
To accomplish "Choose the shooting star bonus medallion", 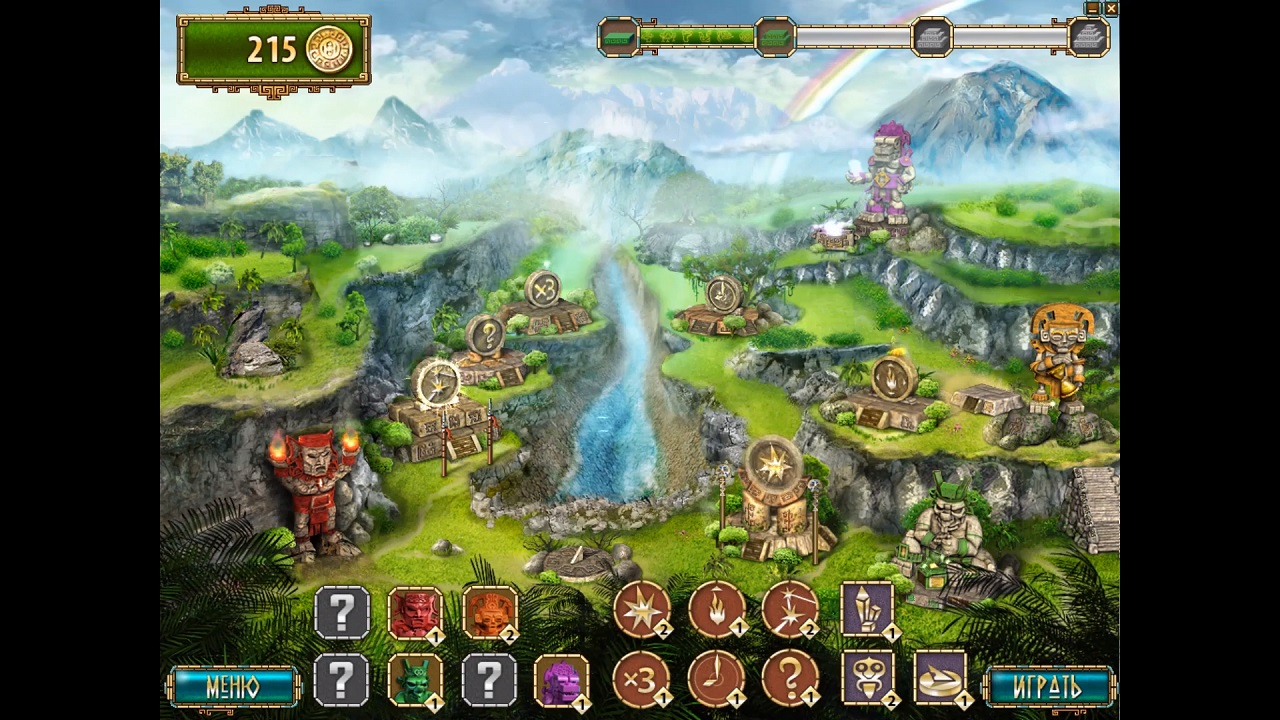I will [790, 609].
